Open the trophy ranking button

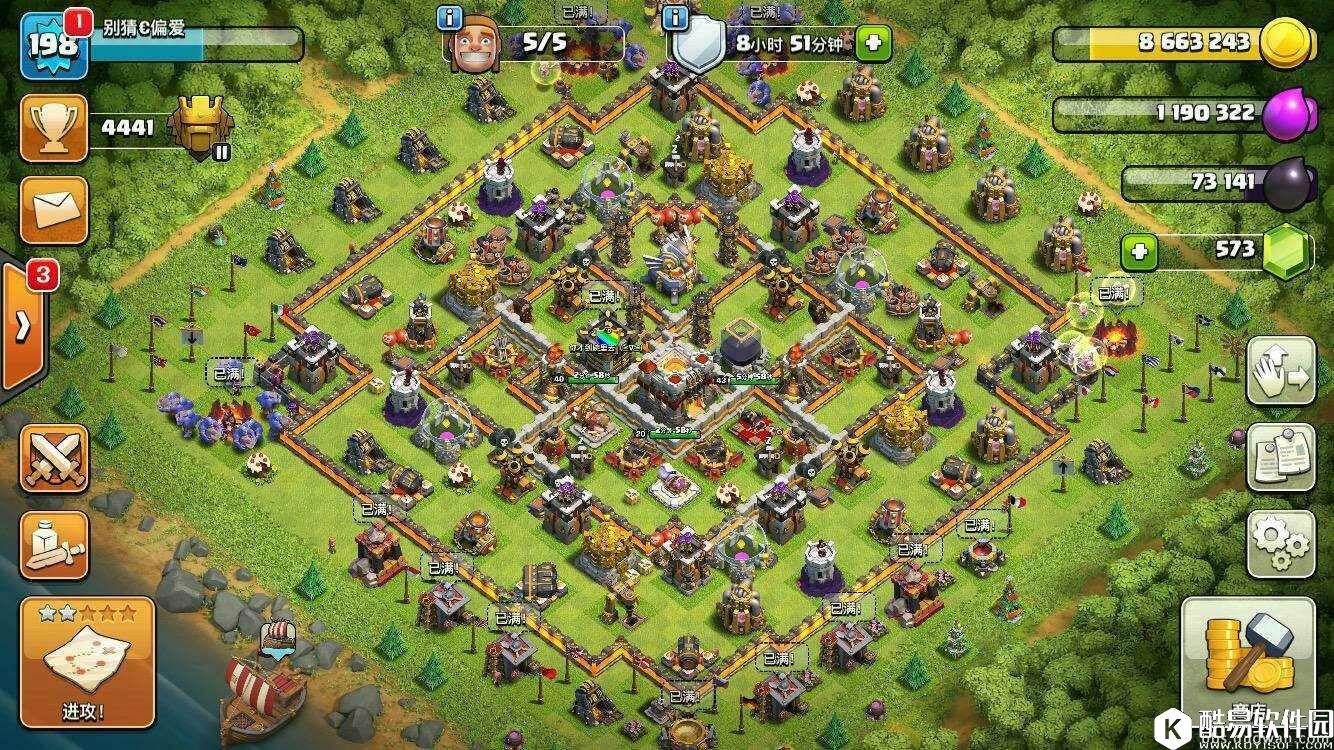[54, 127]
